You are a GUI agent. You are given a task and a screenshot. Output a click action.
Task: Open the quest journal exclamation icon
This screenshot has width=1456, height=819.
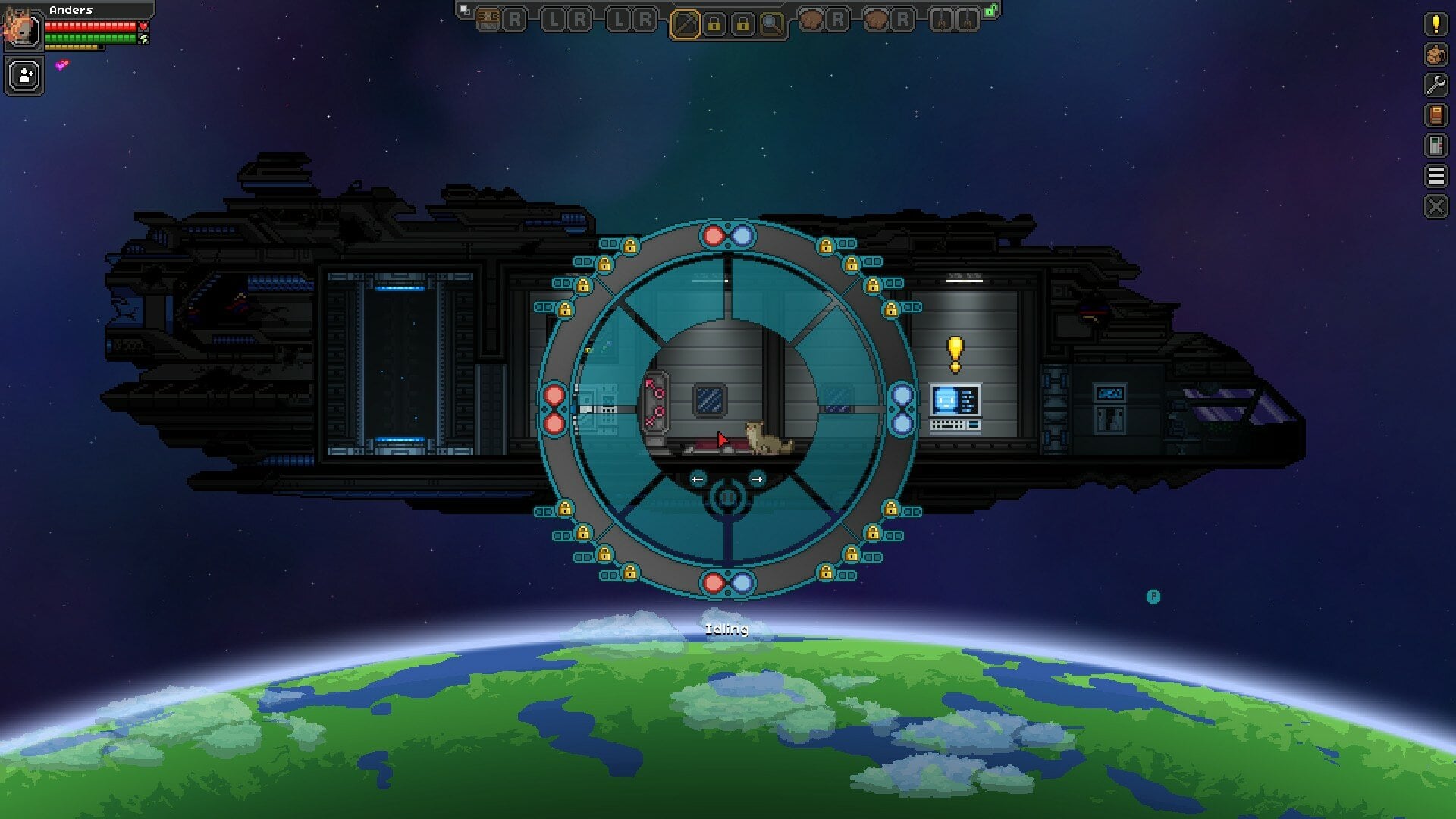click(x=1436, y=25)
